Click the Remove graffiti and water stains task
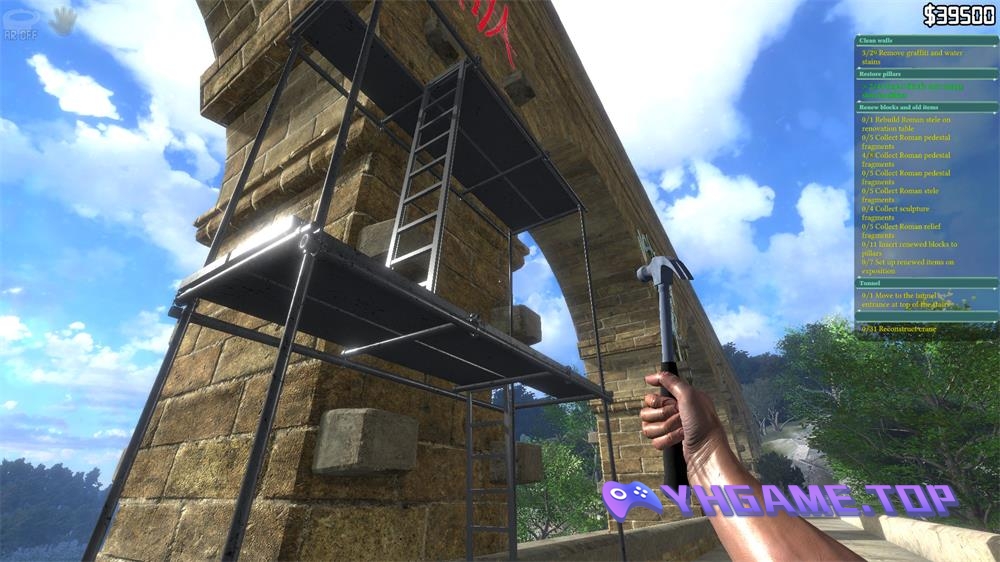The height and width of the screenshot is (562, 1000). (911, 55)
